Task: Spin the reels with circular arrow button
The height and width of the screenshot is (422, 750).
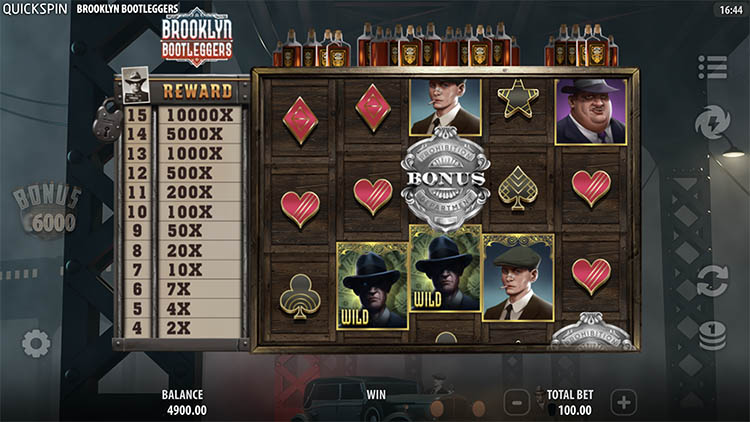Action: click(x=712, y=123)
